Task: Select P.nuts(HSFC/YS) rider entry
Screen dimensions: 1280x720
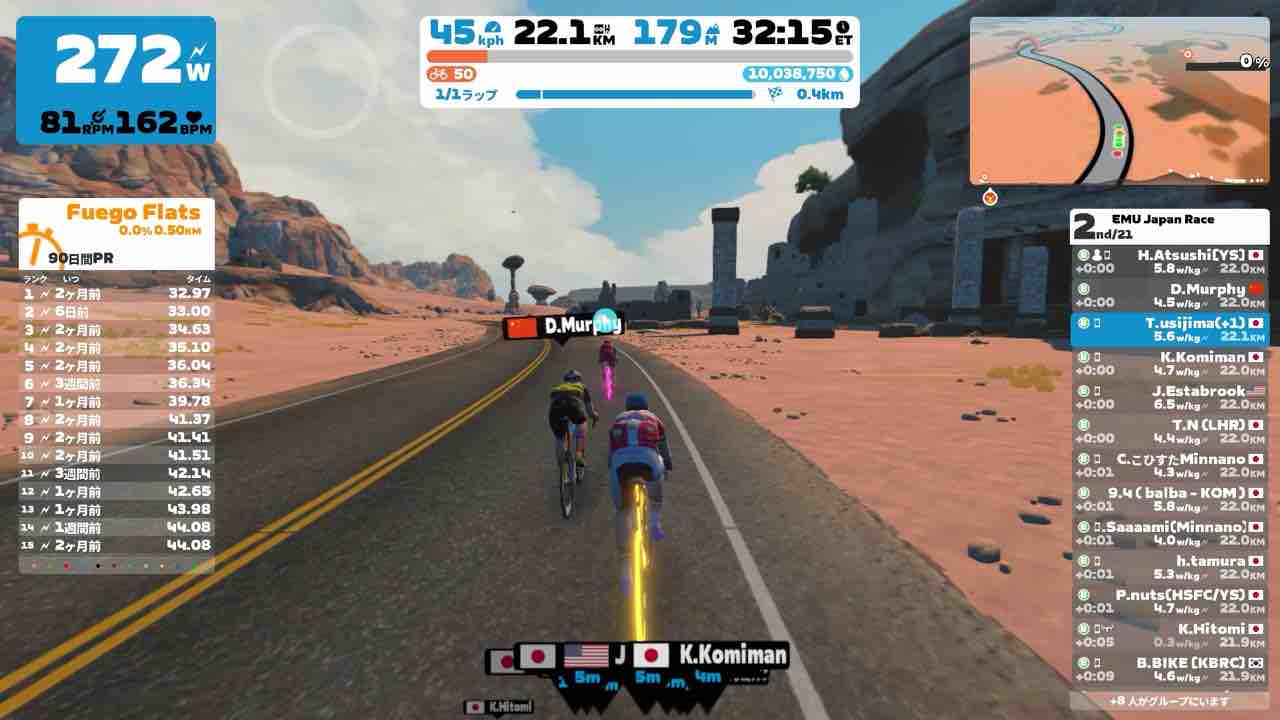Action: 1169,602
